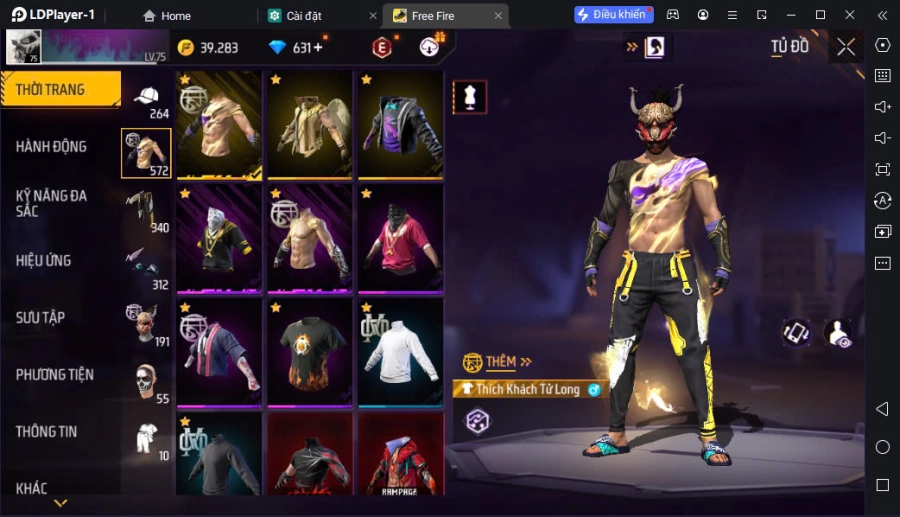The height and width of the screenshot is (517, 900).
Task: Open the HIỆU ỨNG category
Action: (x=44, y=260)
